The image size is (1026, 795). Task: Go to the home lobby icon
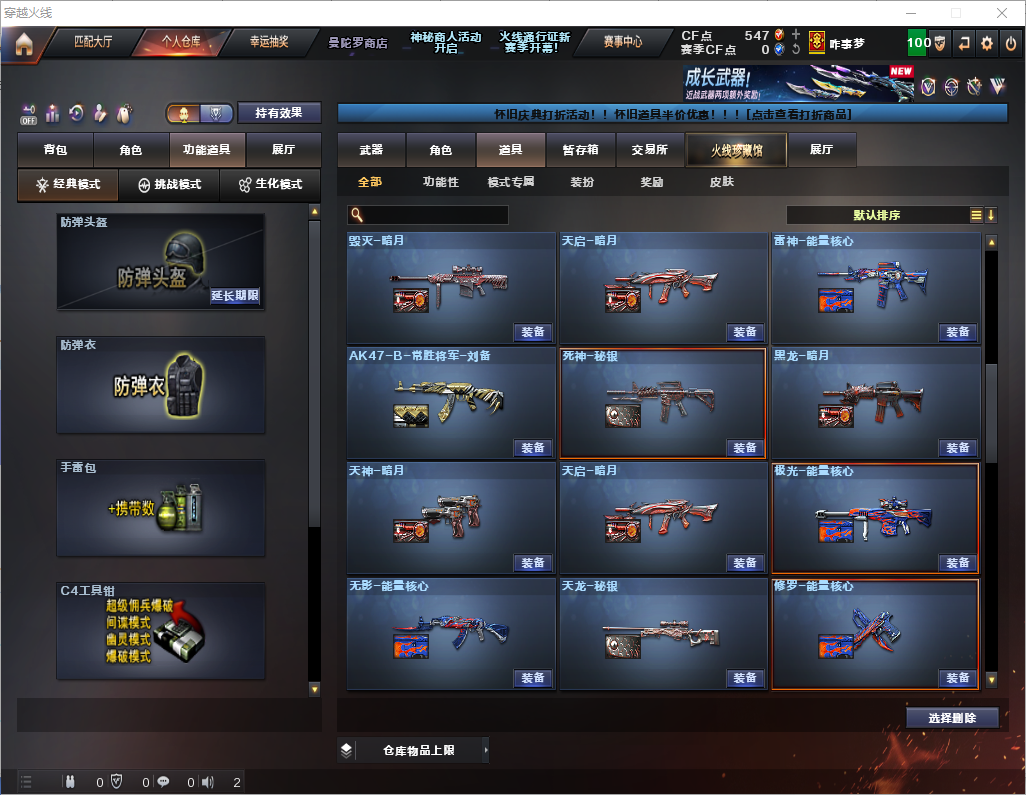[x=23, y=44]
